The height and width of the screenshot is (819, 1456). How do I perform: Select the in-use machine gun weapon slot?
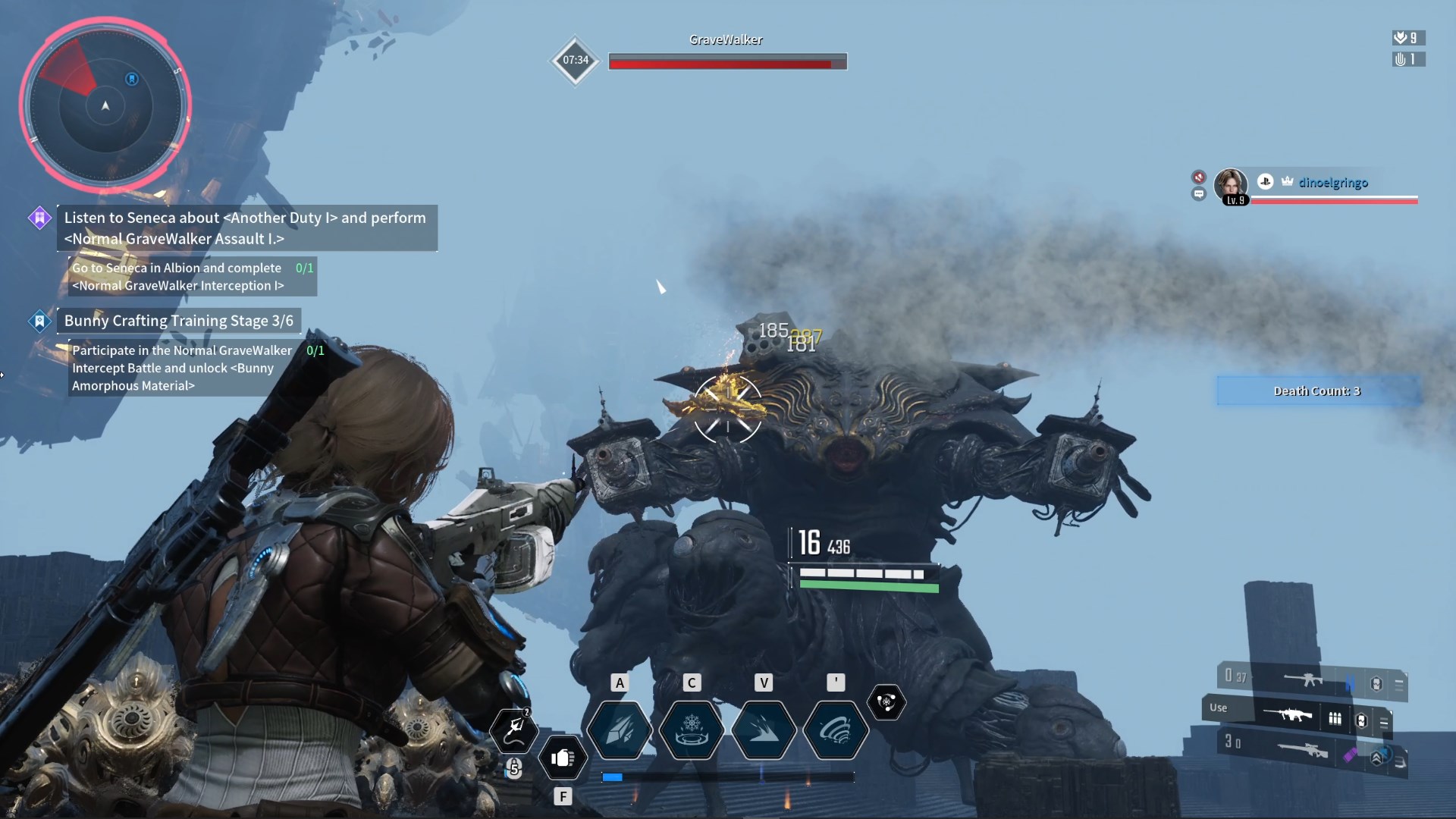[x=1288, y=715]
